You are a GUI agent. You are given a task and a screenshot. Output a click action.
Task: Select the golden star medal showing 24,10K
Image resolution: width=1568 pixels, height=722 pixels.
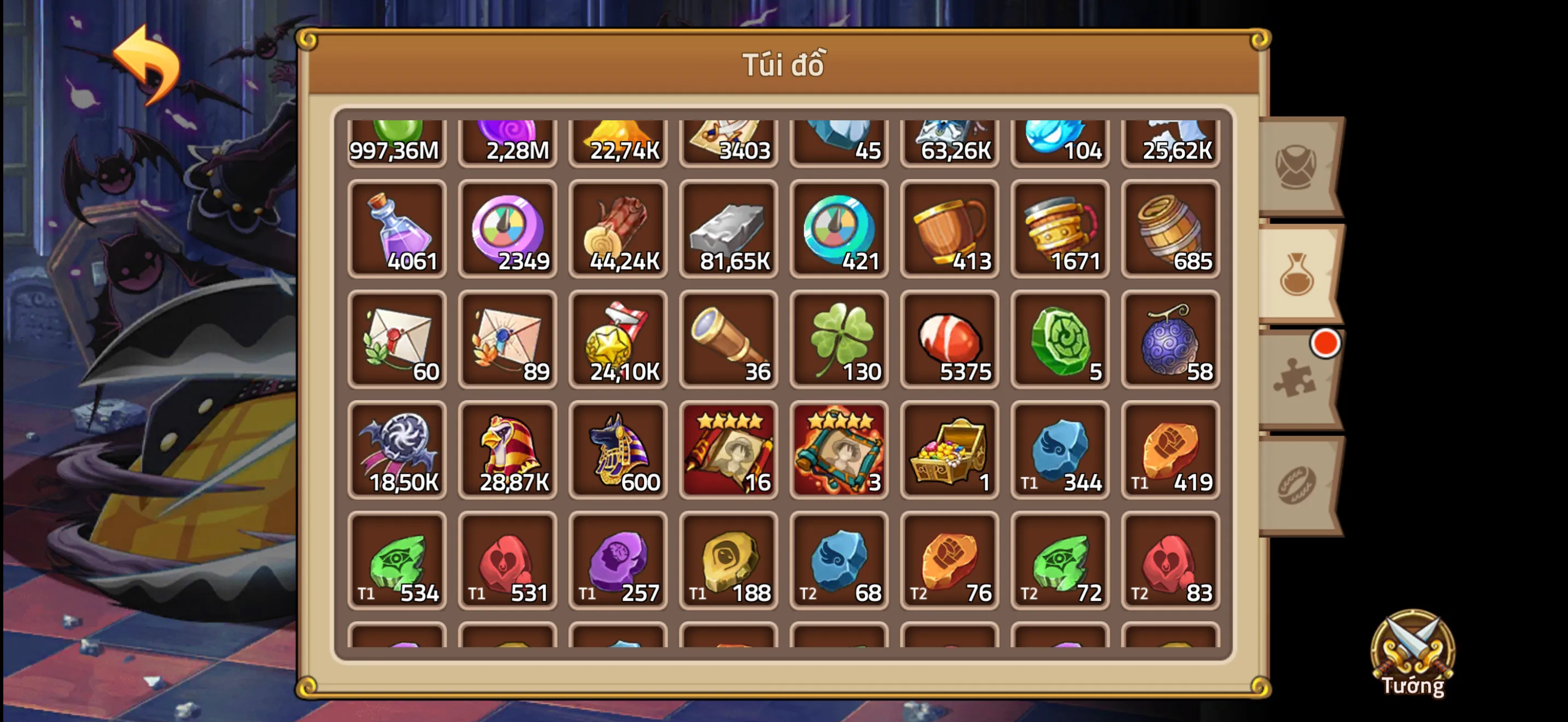point(618,340)
